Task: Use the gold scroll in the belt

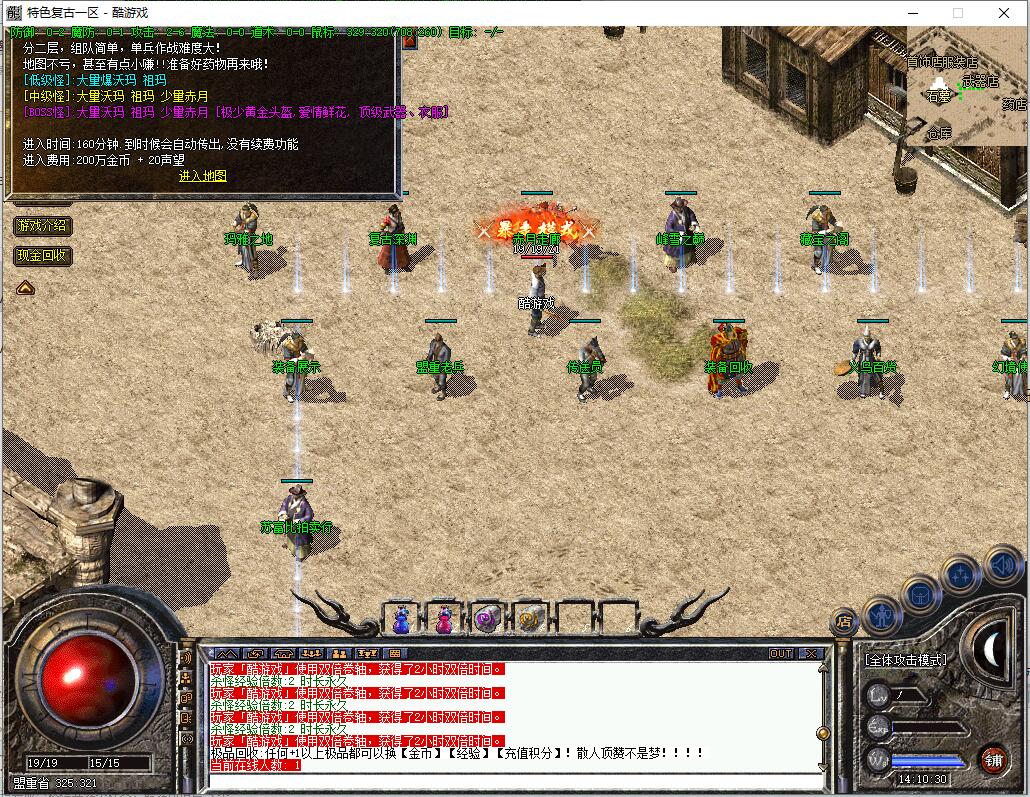Action: (x=530, y=620)
